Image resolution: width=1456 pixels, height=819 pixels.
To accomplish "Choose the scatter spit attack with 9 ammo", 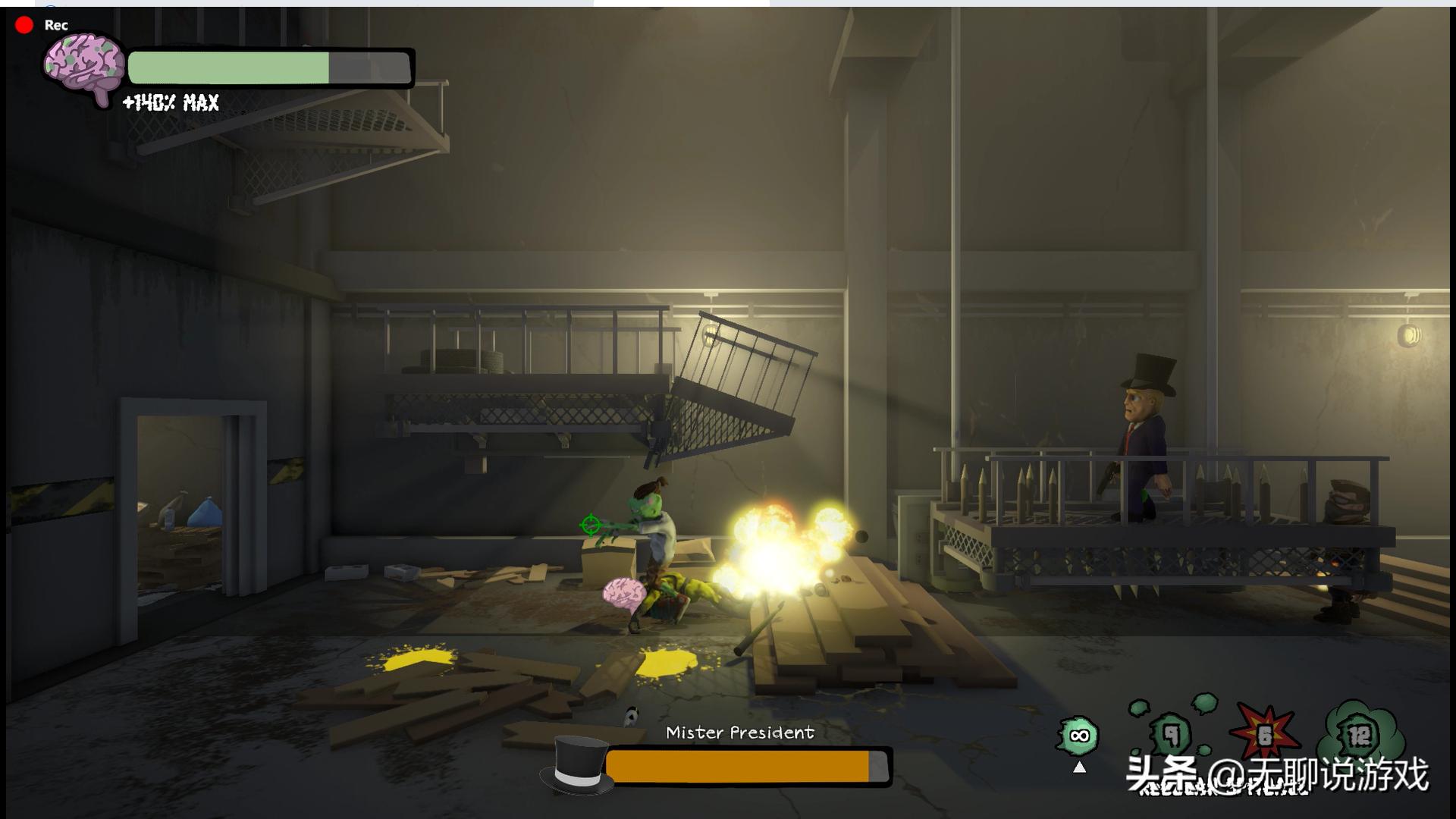I will pyautogui.click(x=1172, y=733).
